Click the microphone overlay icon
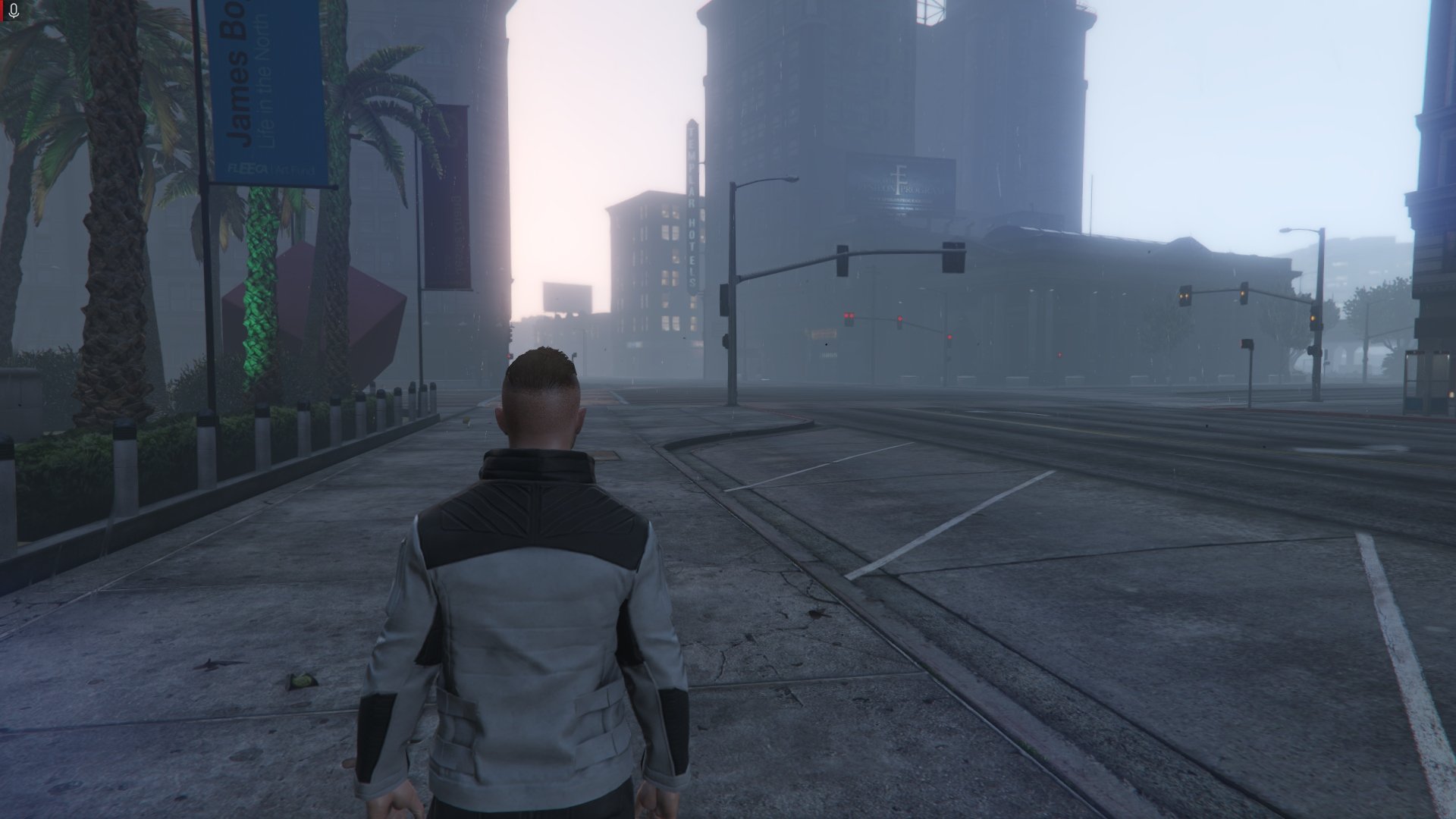Screen dimensions: 1456x819 click(x=13, y=11)
